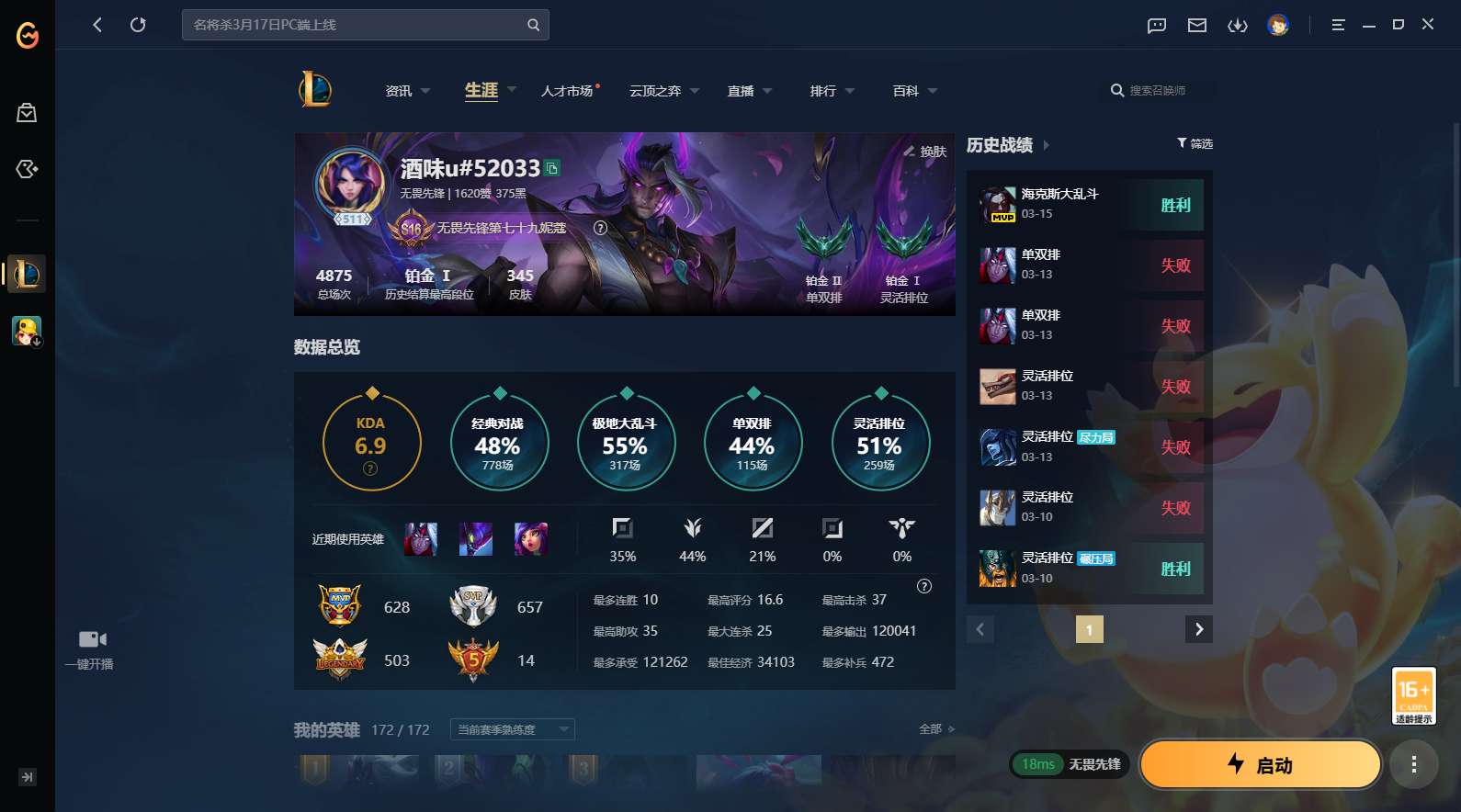Click the game library icon in the left sidebar
This screenshot has width=1461, height=812.
[x=27, y=169]
